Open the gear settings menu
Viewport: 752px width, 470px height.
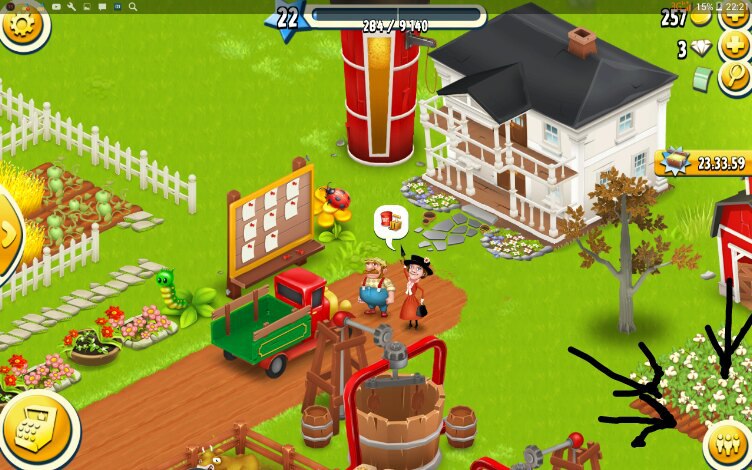[x=22, y=25]
